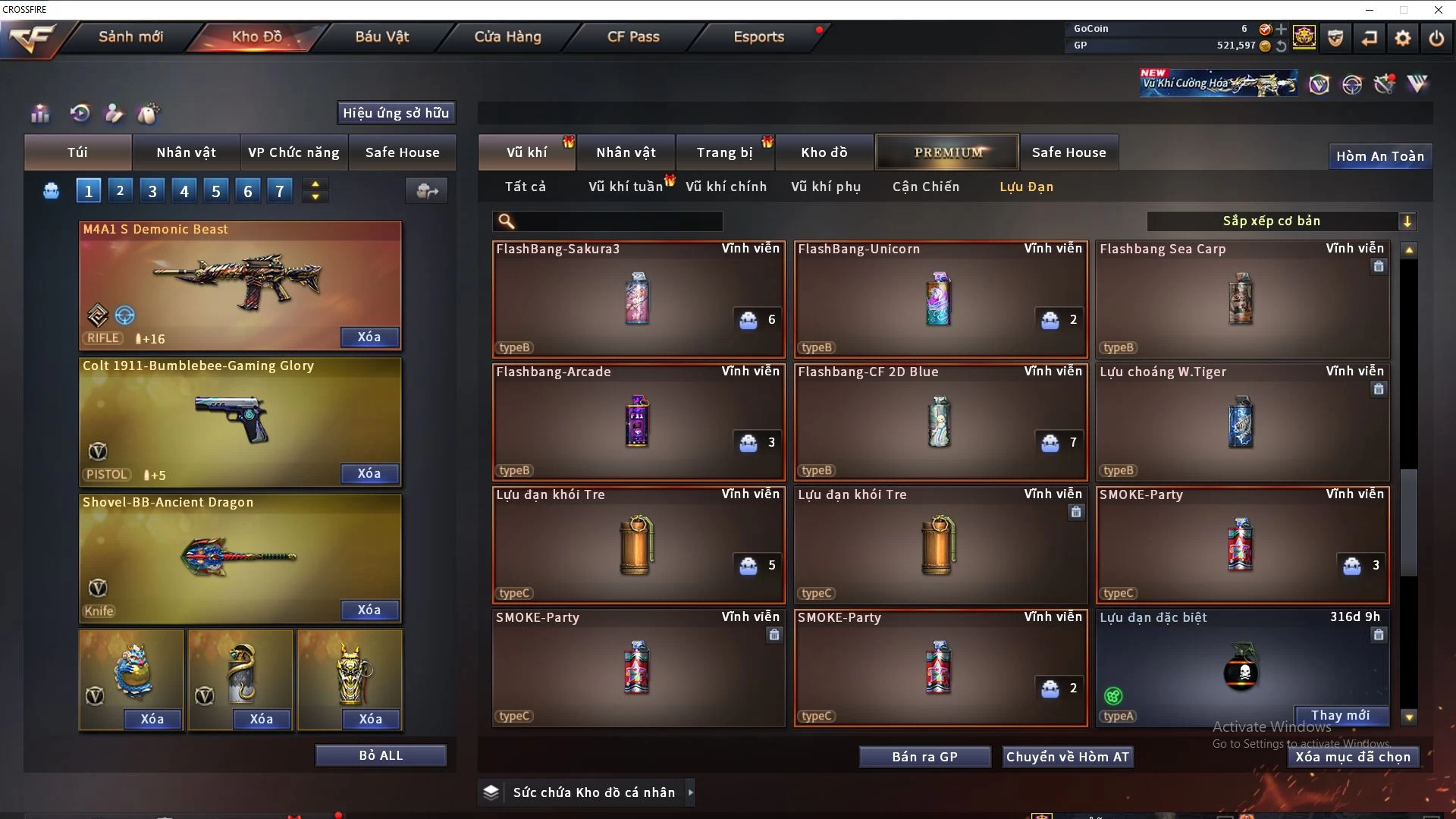Switch to the Vũ khí chính filter
This screenshot has height=819, width=1456.
pyautogui.click(x=726, y=187)
